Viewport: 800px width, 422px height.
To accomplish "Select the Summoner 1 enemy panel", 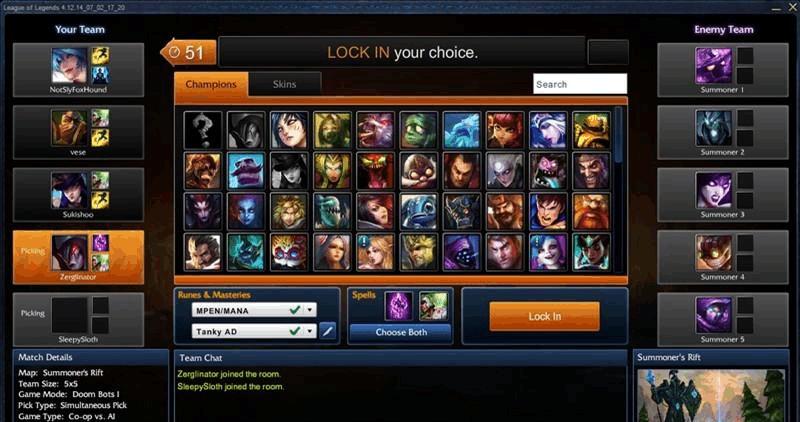I will 721,70.
